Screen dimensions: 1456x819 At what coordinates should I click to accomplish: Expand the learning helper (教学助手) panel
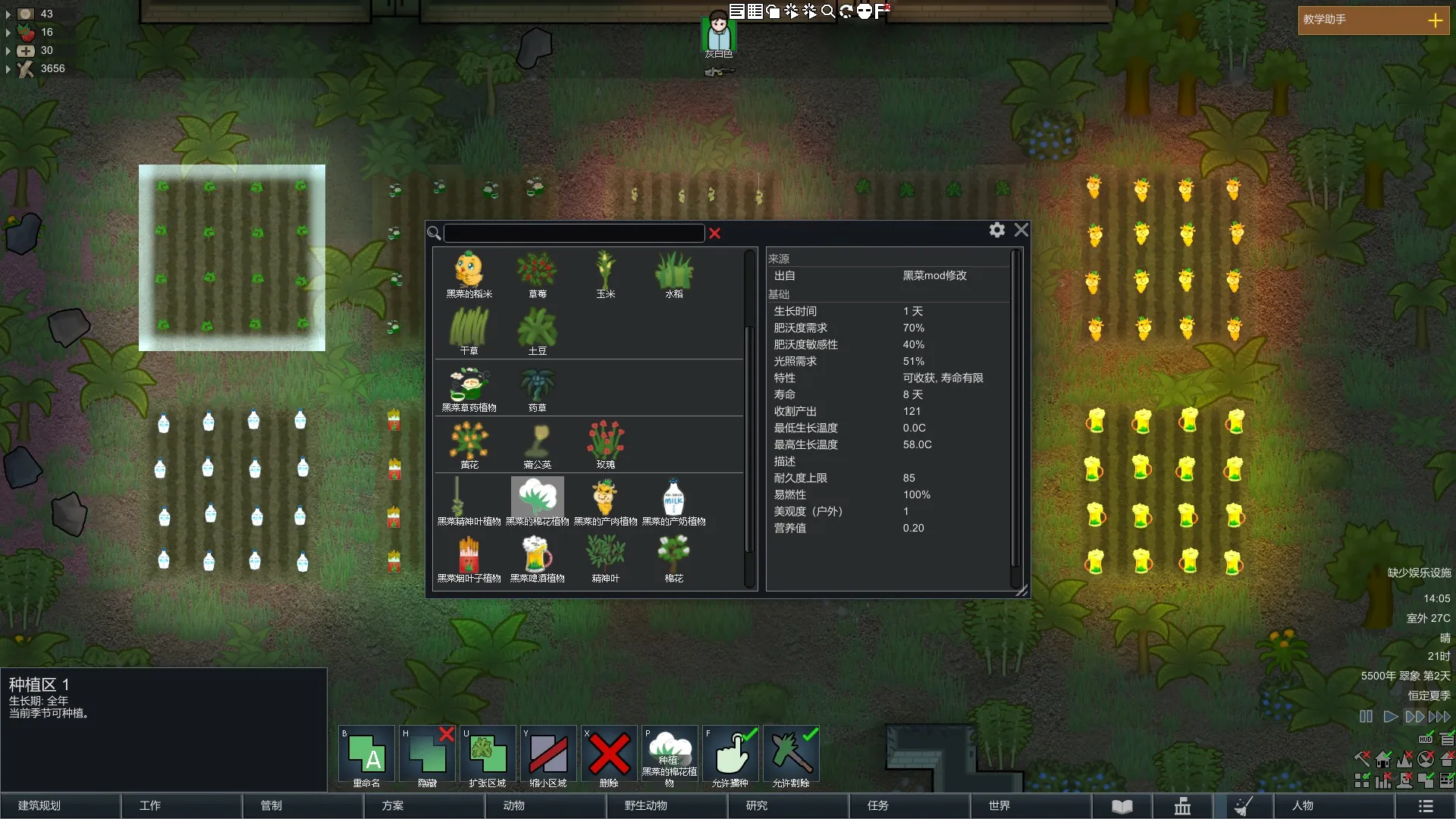click(x=1435, y=20)
